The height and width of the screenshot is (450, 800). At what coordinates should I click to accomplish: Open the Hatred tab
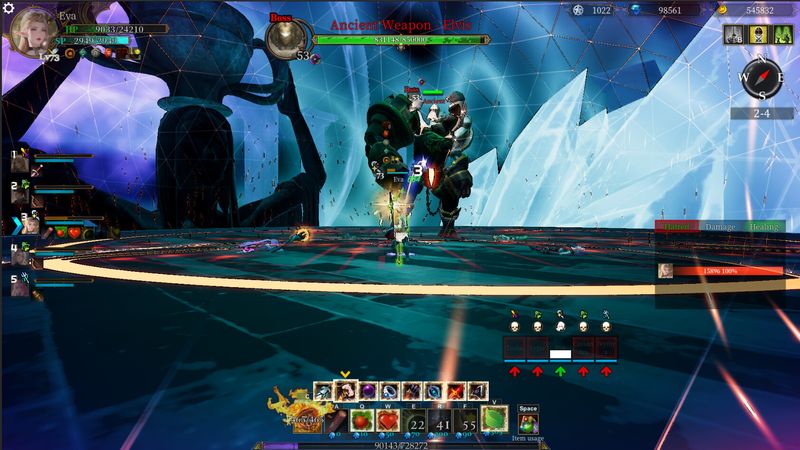pyautogui.click(x=677, y=228)
